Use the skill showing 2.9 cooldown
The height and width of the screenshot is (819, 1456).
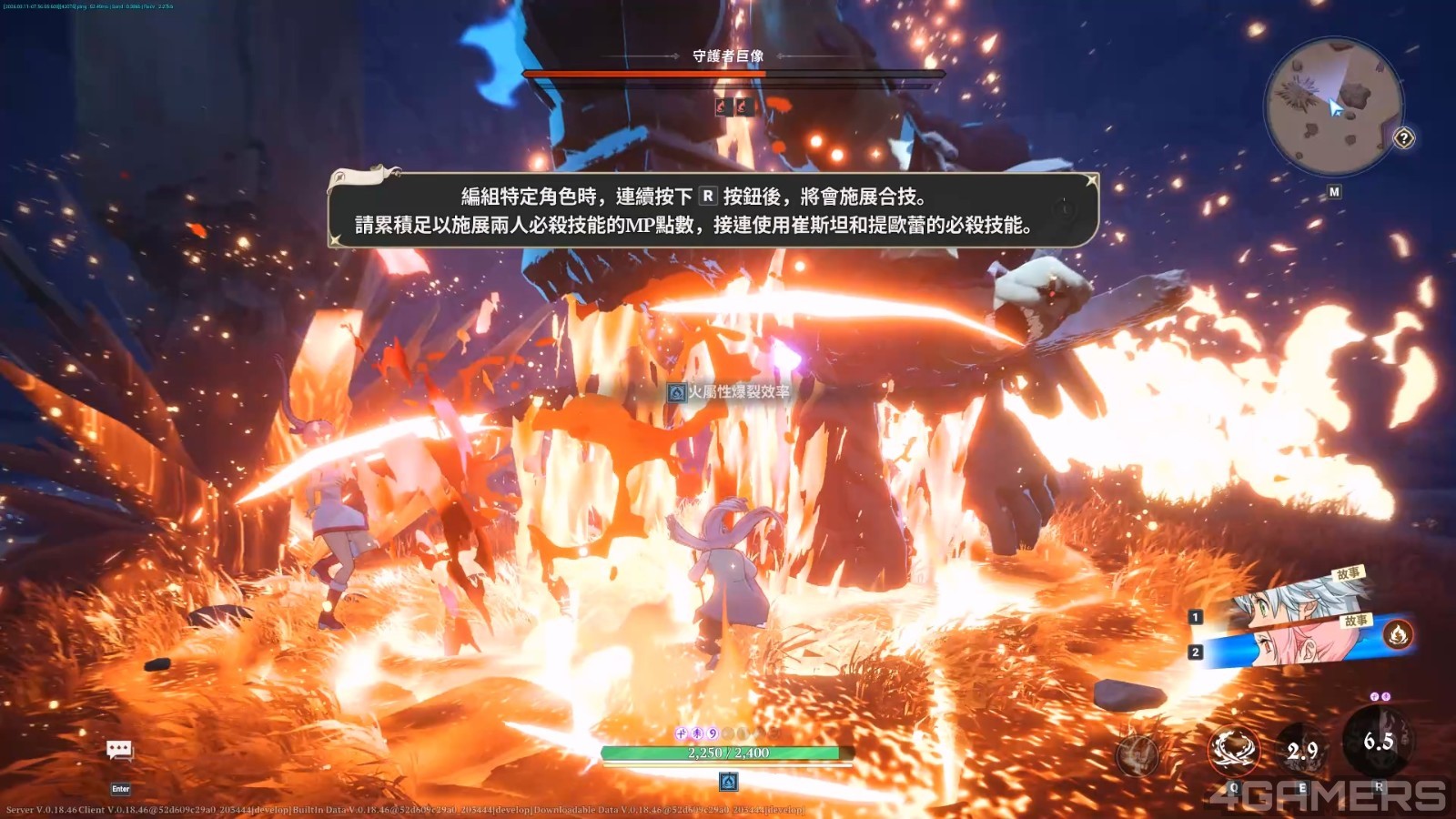tap(1302, 750)
